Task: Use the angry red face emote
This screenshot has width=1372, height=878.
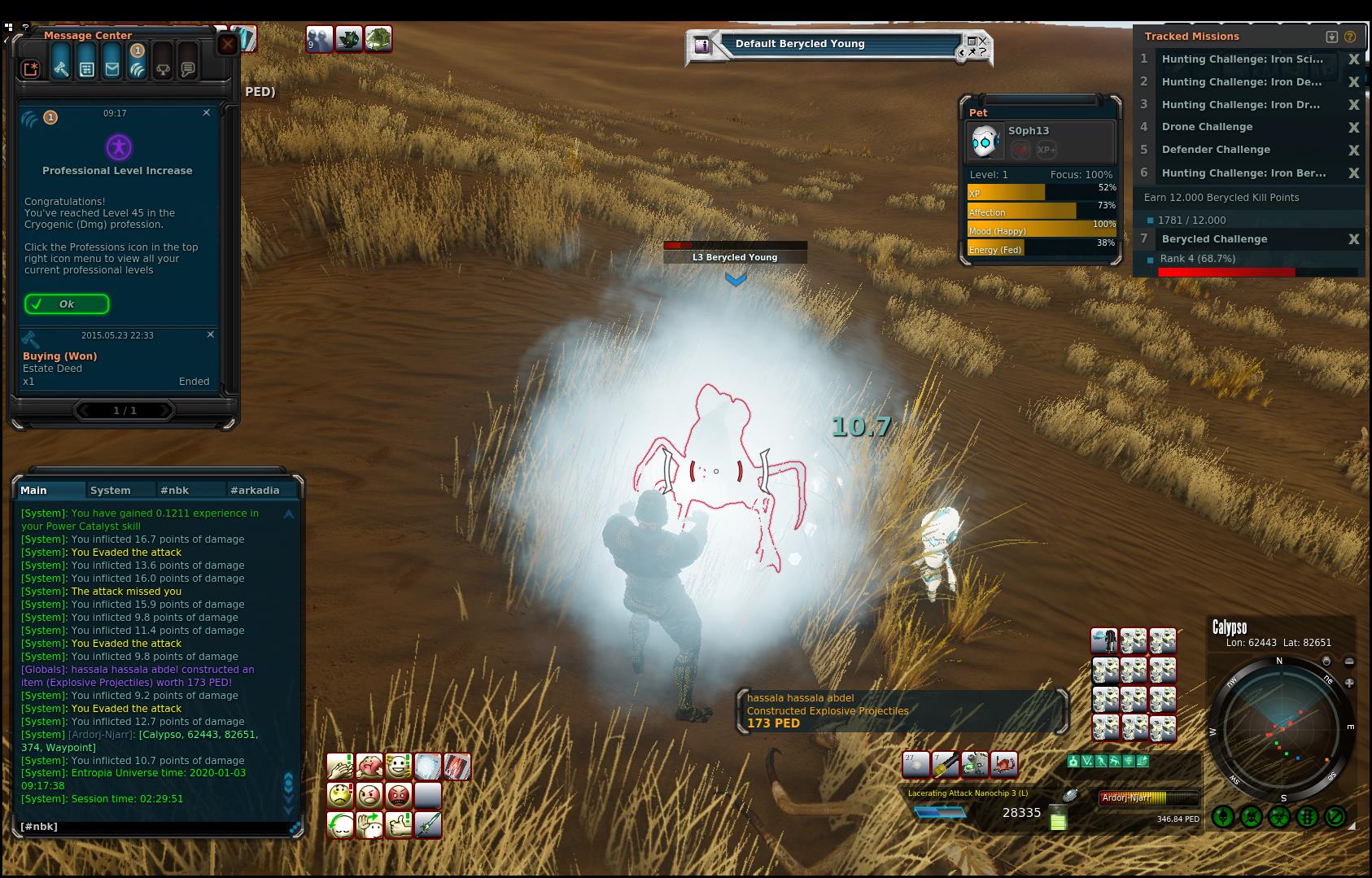Action: [398, 795]
